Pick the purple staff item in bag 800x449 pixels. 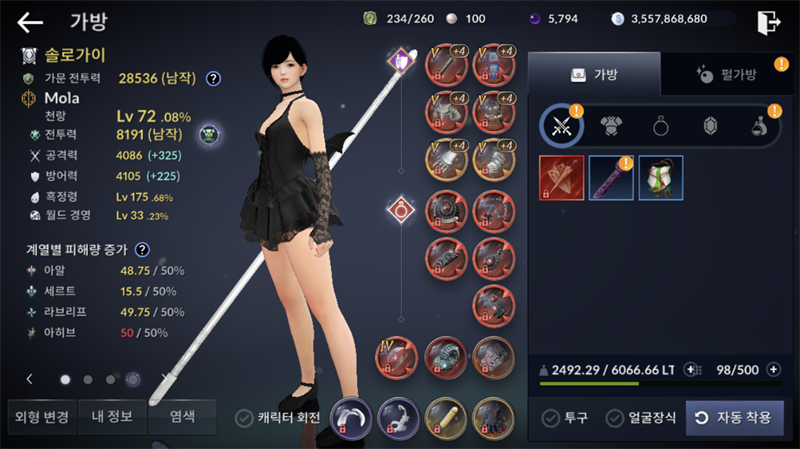click(x=611, y=178)
